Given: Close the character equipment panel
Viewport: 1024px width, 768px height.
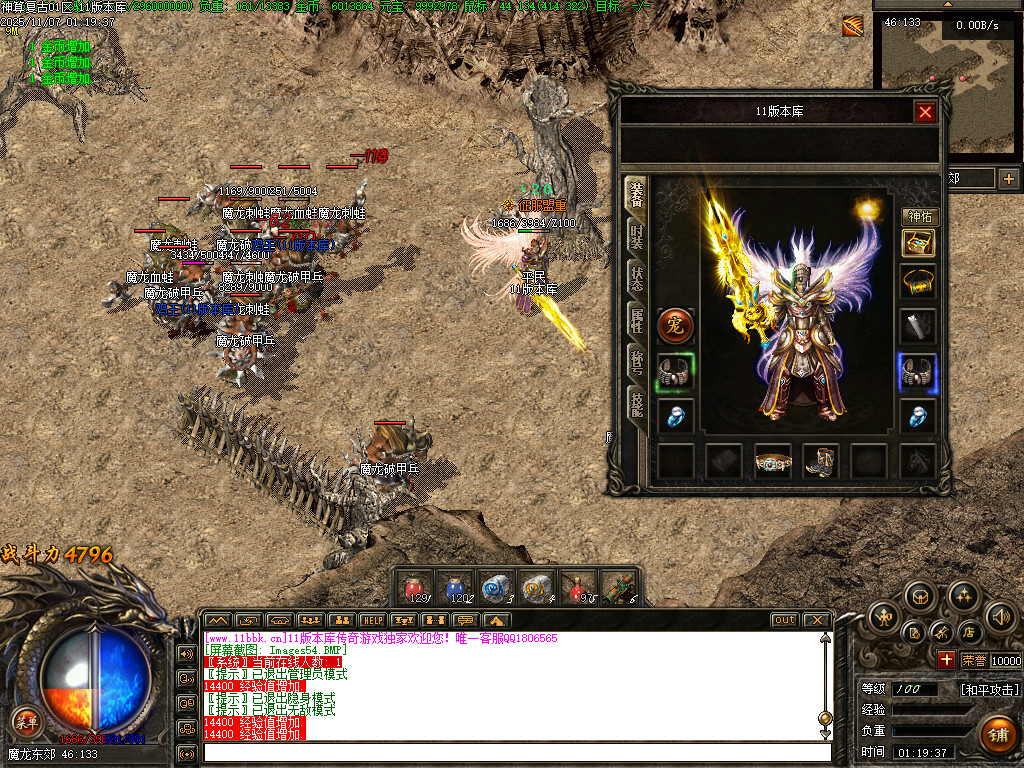Looking at the screenshot, I should (925, 112).
